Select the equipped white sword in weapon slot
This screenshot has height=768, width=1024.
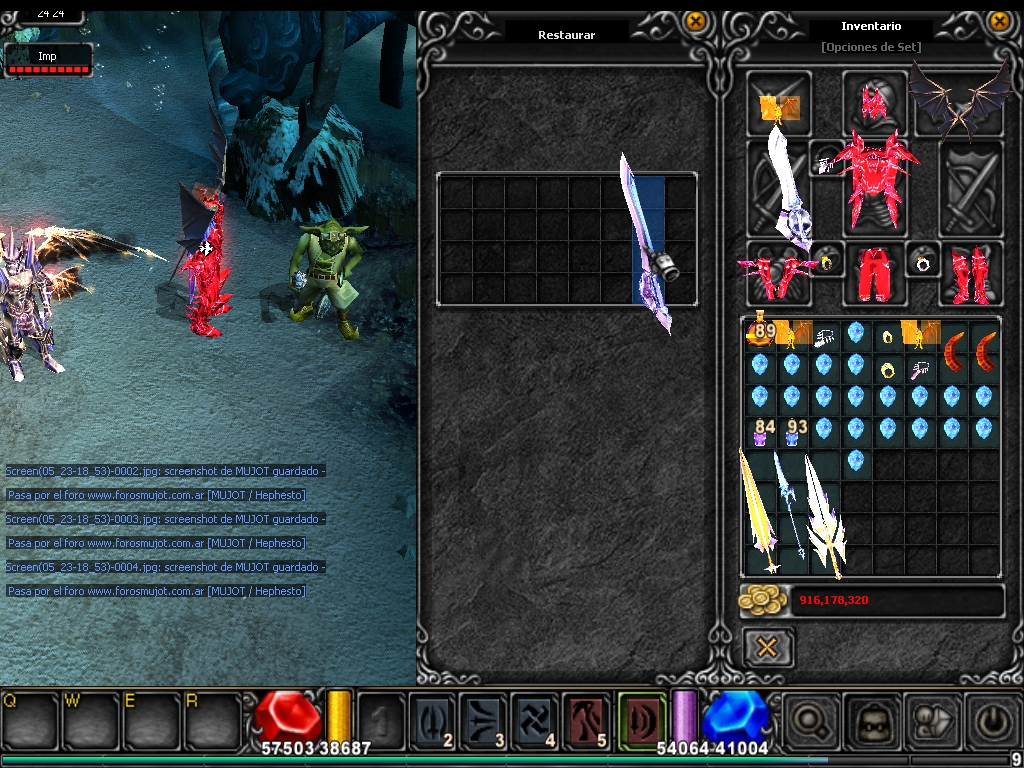[785, 188]
